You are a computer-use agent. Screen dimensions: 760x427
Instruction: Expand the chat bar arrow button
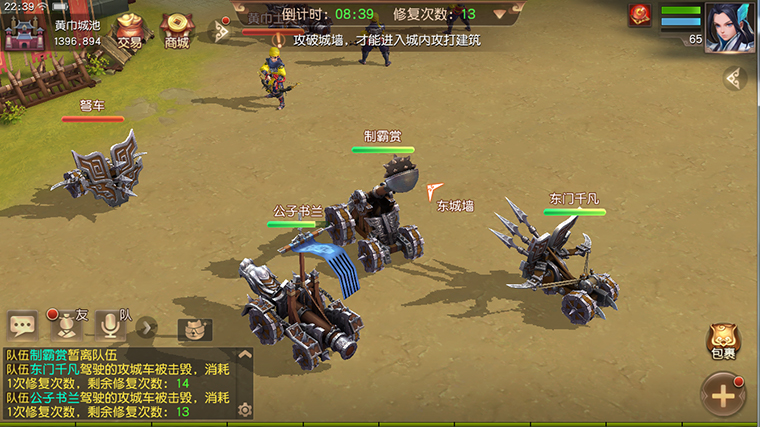tap(147, 326)
